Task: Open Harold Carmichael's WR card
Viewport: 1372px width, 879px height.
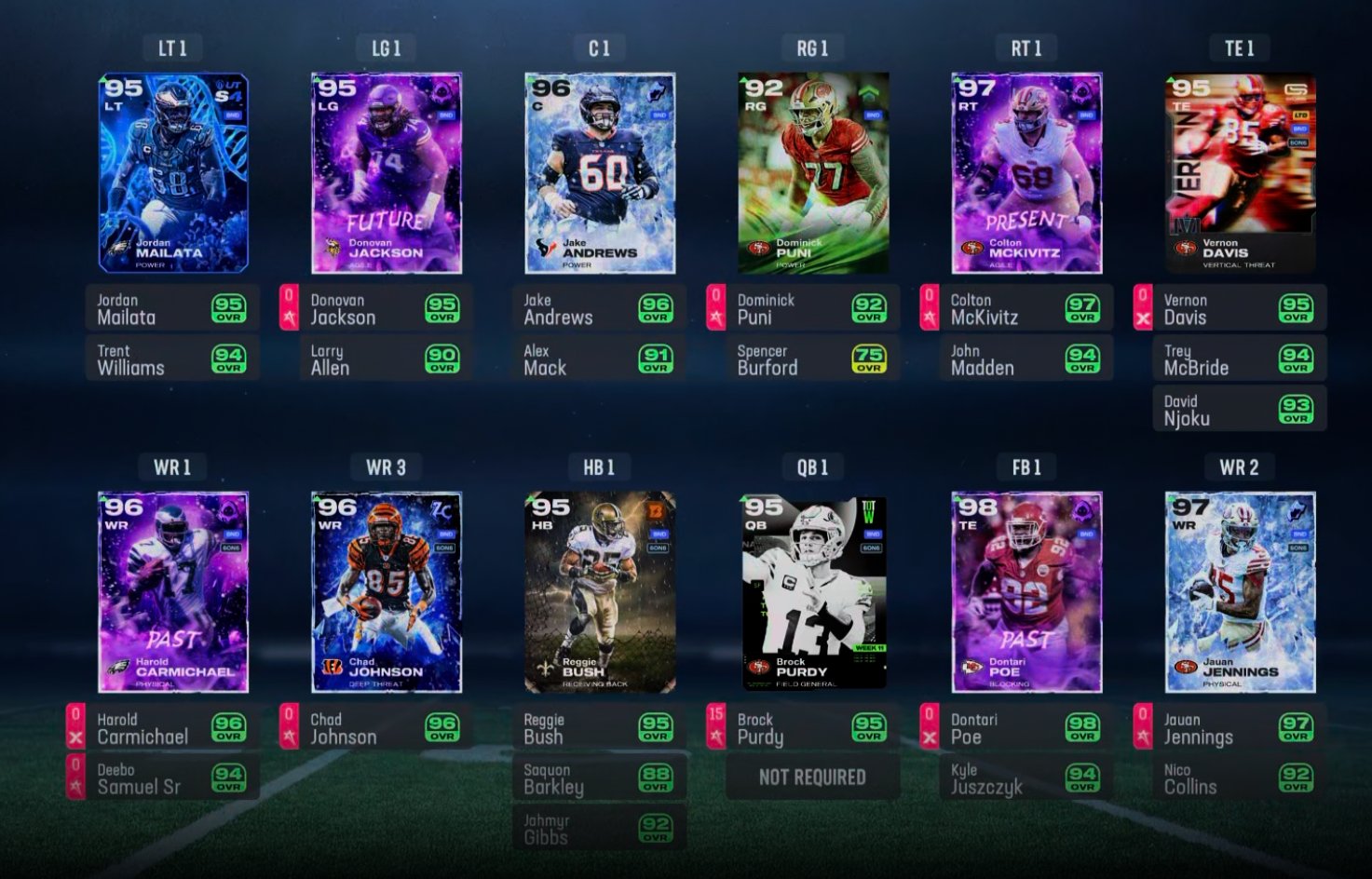Action: tap(173, 592)
